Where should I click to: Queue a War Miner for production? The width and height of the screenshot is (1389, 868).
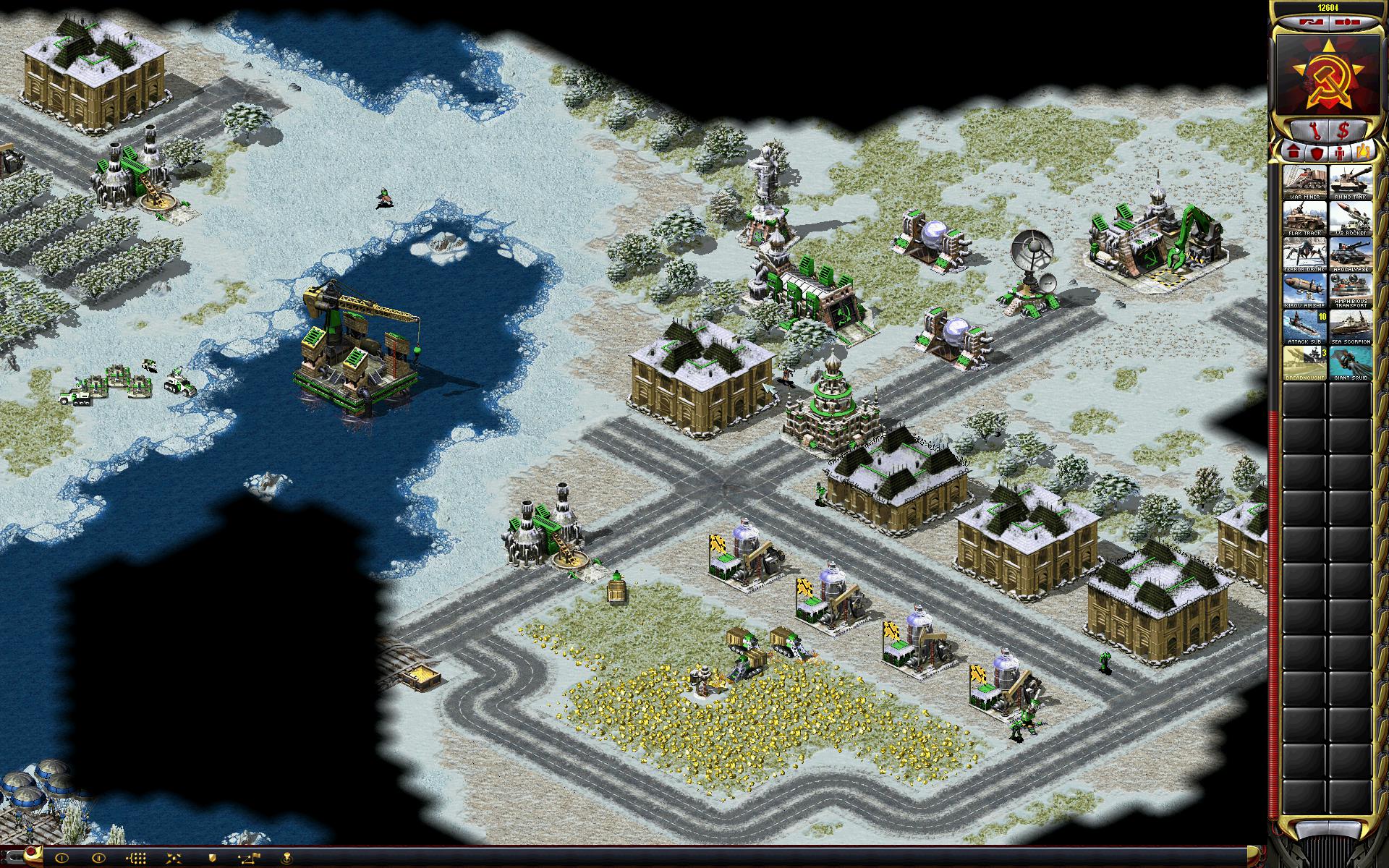coord(1304,182)
